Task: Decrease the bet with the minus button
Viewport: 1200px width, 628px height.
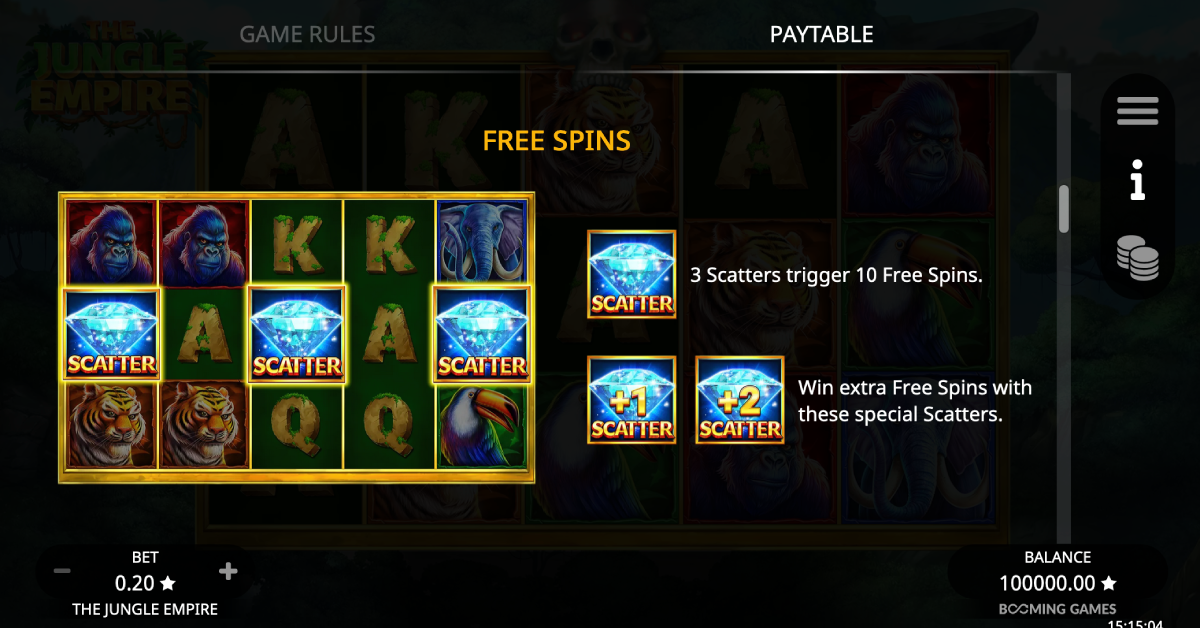Action: tap(62, 571)
